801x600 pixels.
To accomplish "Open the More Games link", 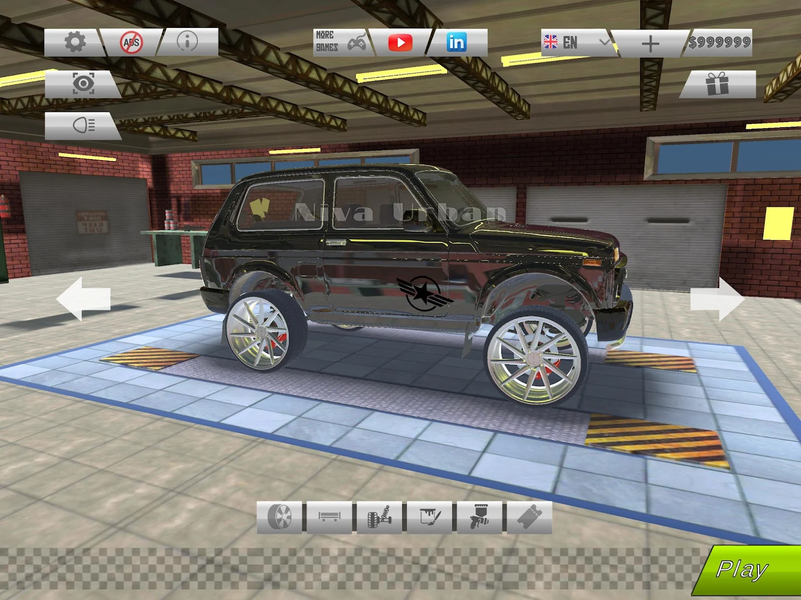I will tap(342, 42).
